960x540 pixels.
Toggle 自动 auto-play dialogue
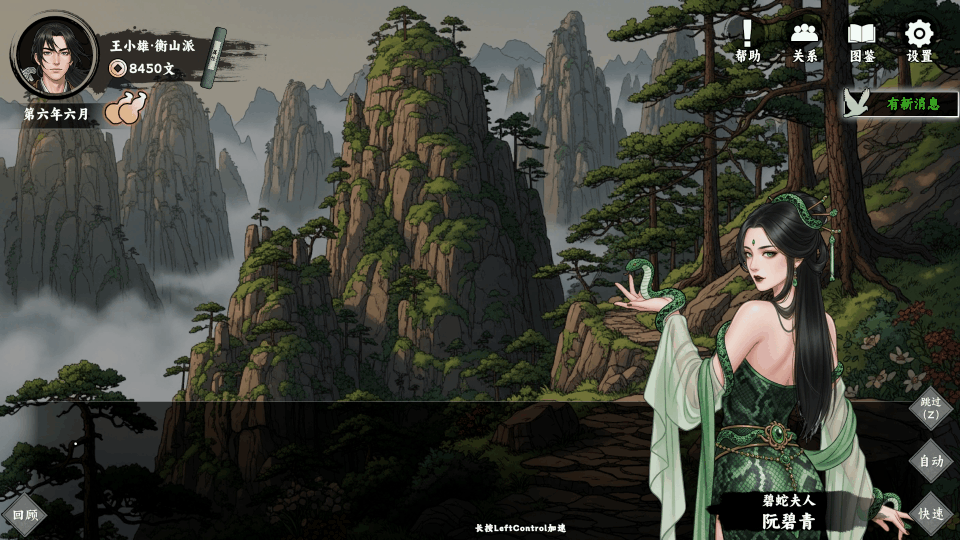click(931, 461)
